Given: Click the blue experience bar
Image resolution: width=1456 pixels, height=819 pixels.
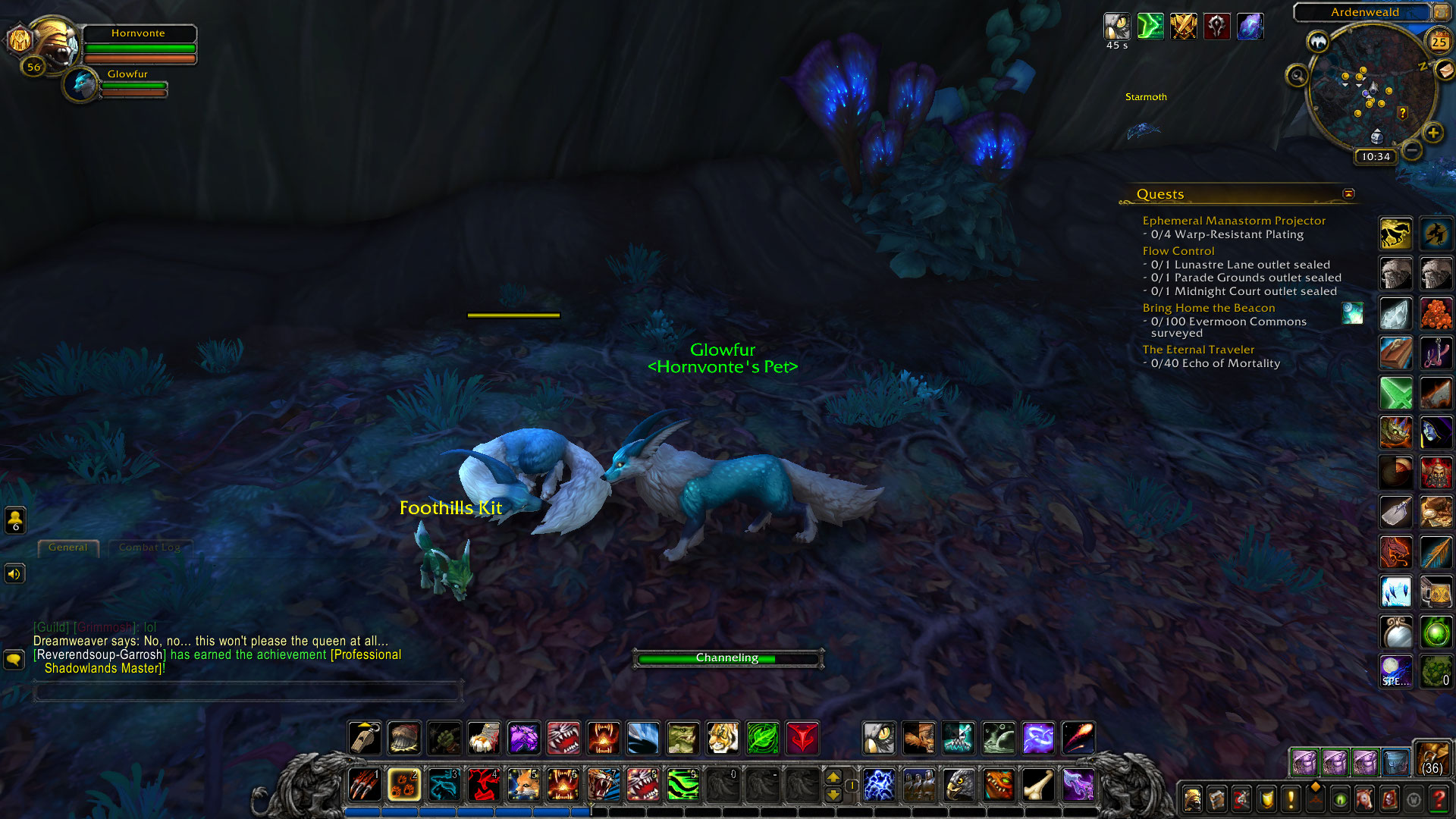Looking at the screenshot, I should 531,811.
